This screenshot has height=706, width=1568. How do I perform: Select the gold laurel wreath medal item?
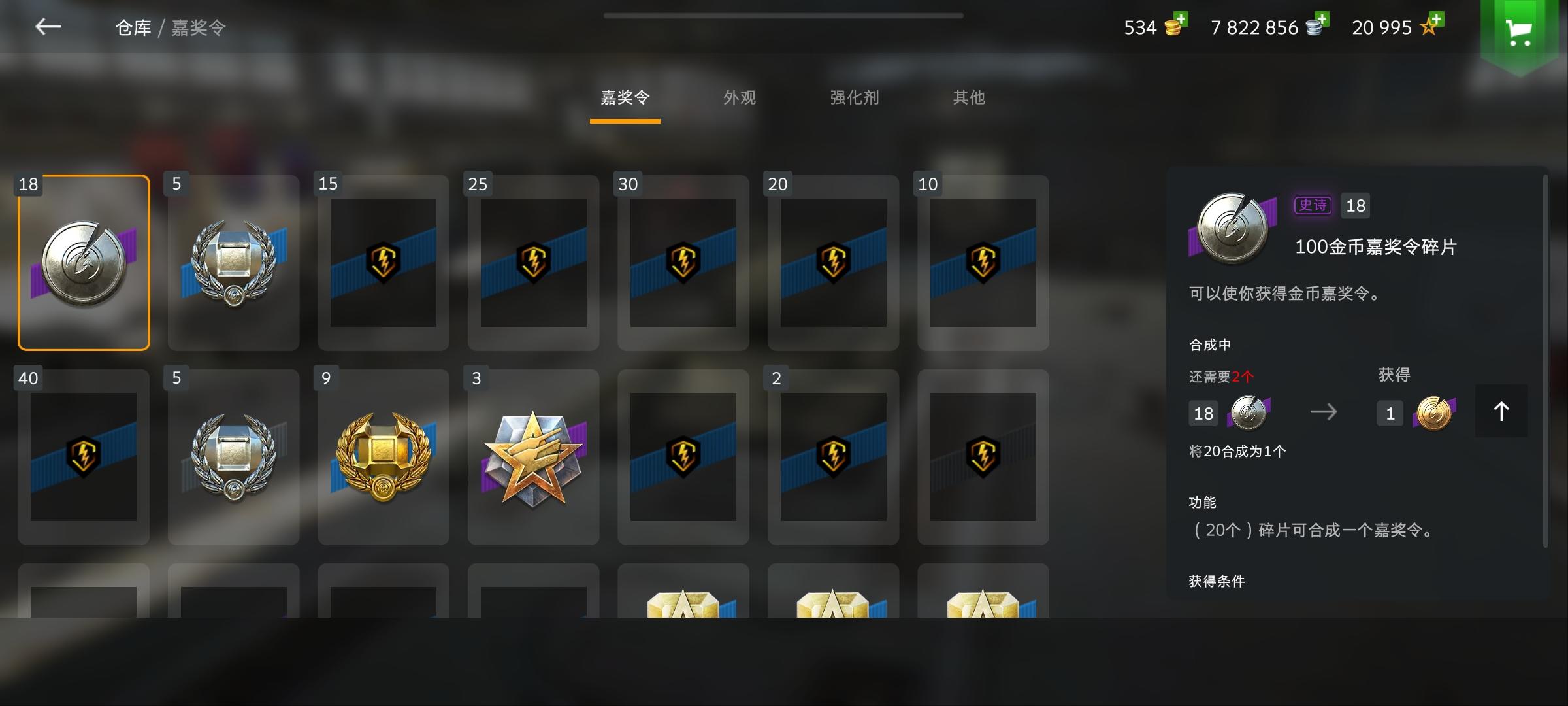pyautogui.click(x=384, y=456)
